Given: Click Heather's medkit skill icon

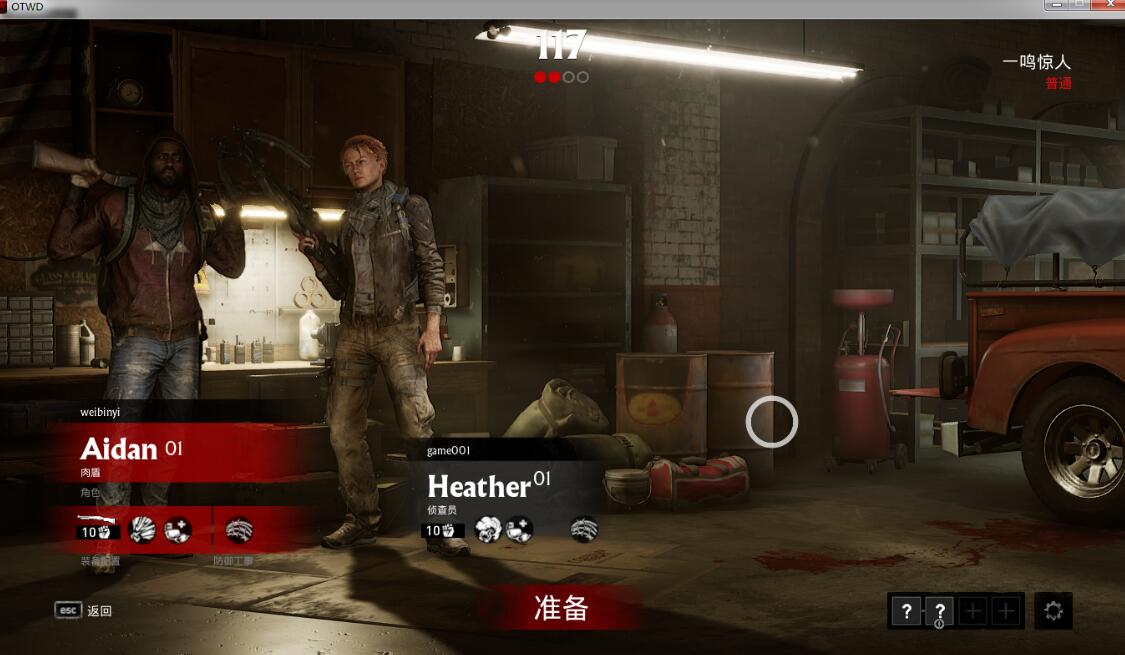Looking at the screenshot, I should click(519, 529).
